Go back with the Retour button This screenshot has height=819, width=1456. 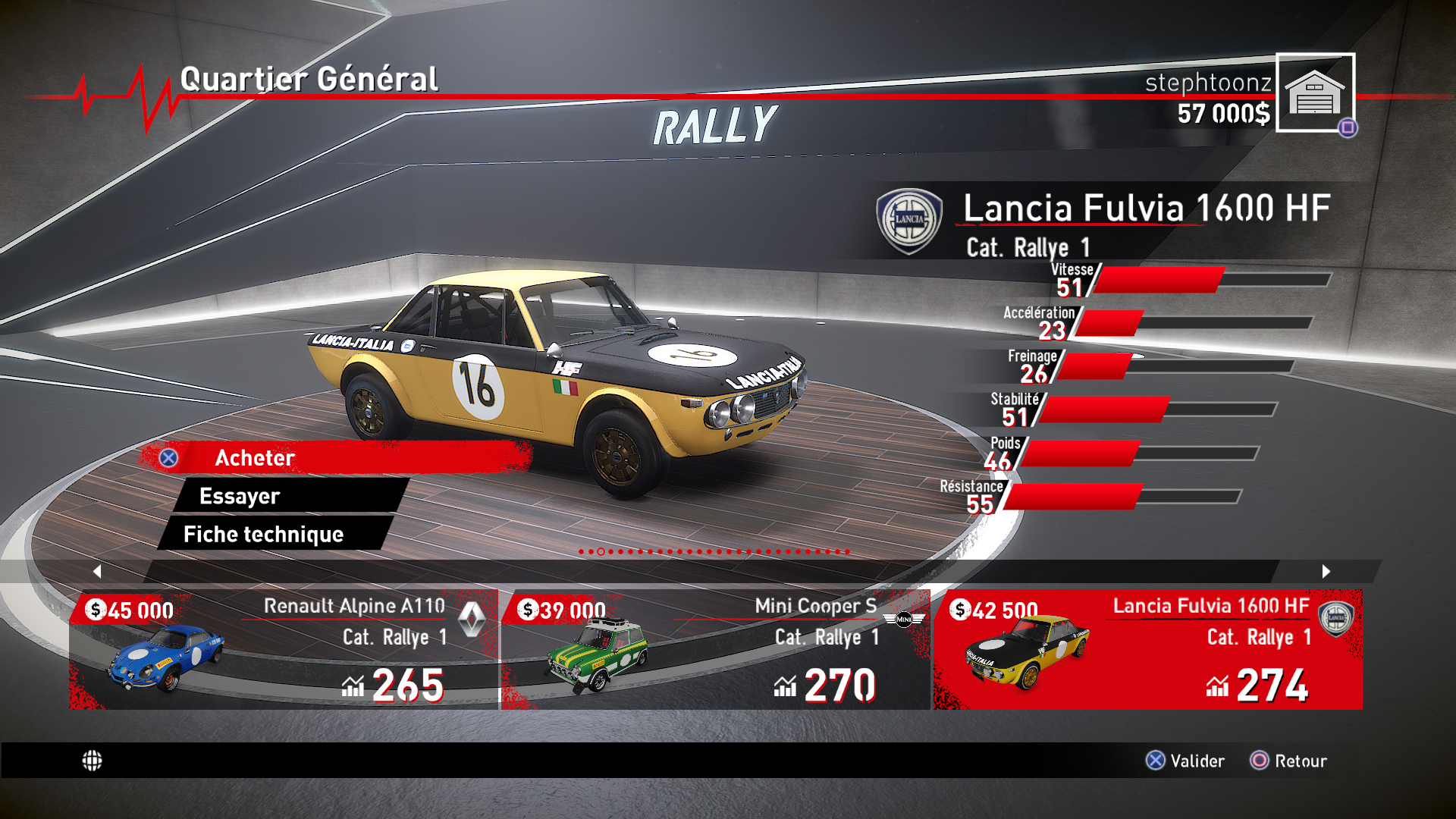(1288, 761)
